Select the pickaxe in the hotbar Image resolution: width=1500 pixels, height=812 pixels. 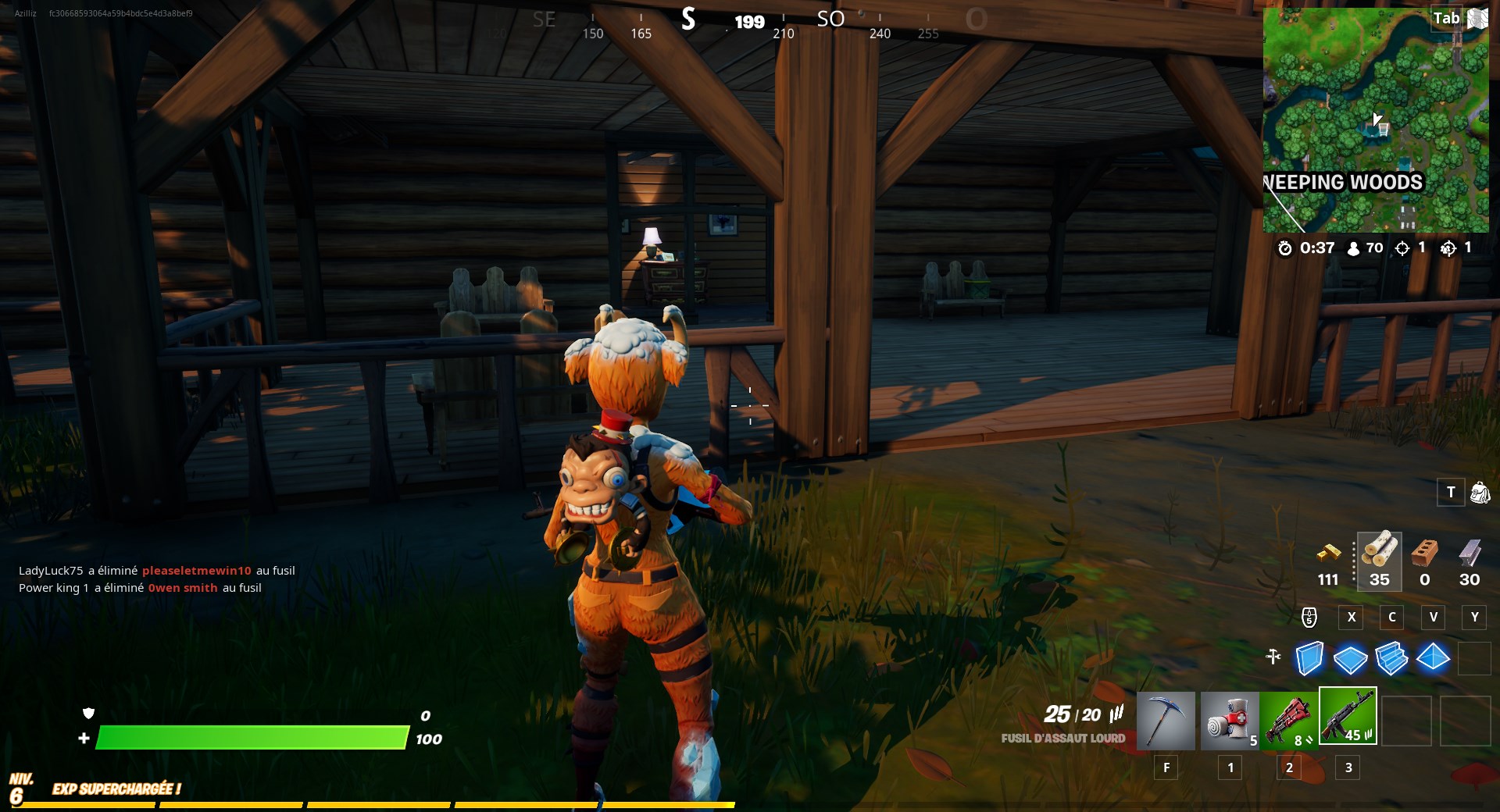[1166, 720]
